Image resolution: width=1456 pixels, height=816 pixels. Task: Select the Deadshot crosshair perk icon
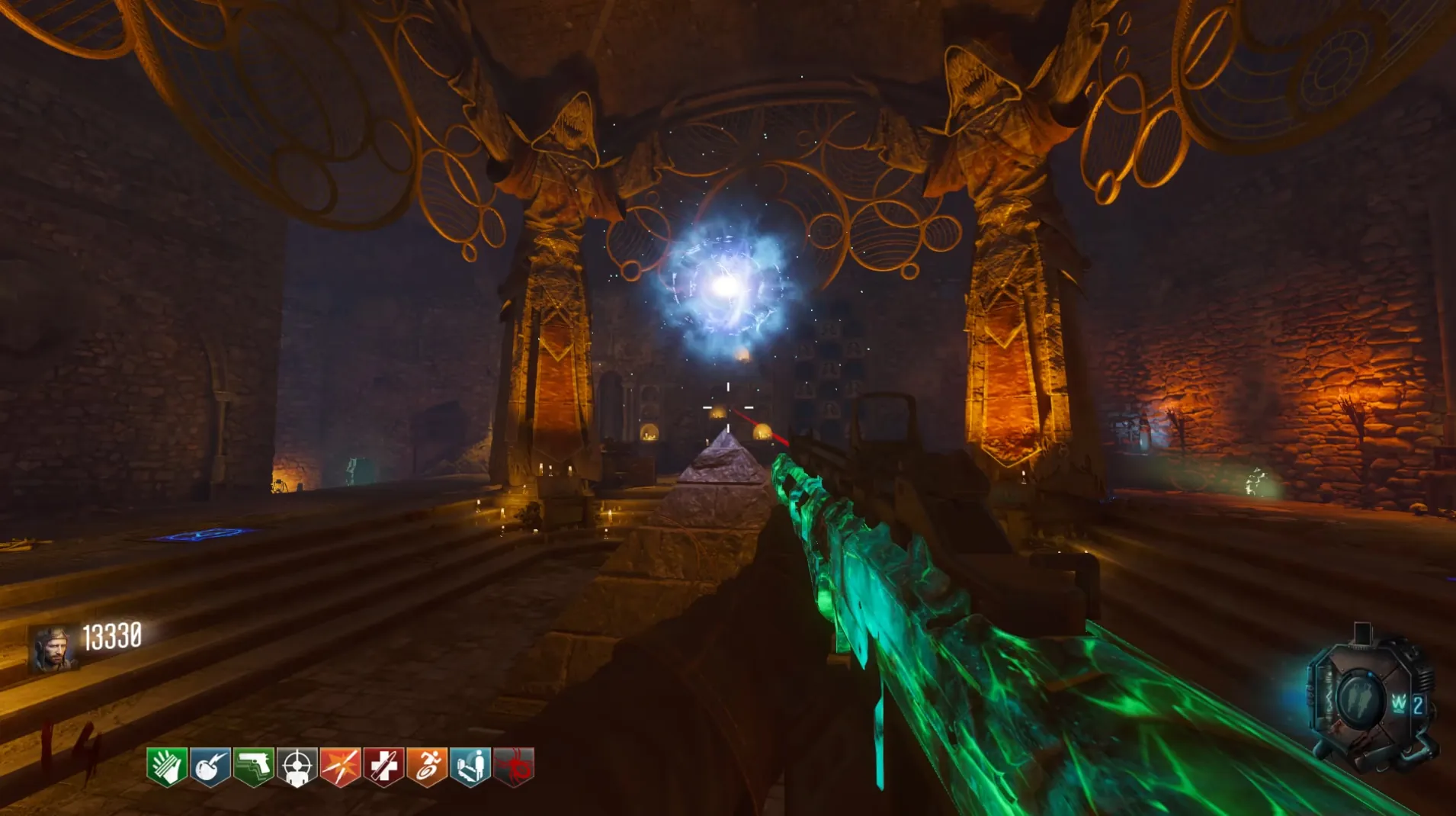point(297,766)
